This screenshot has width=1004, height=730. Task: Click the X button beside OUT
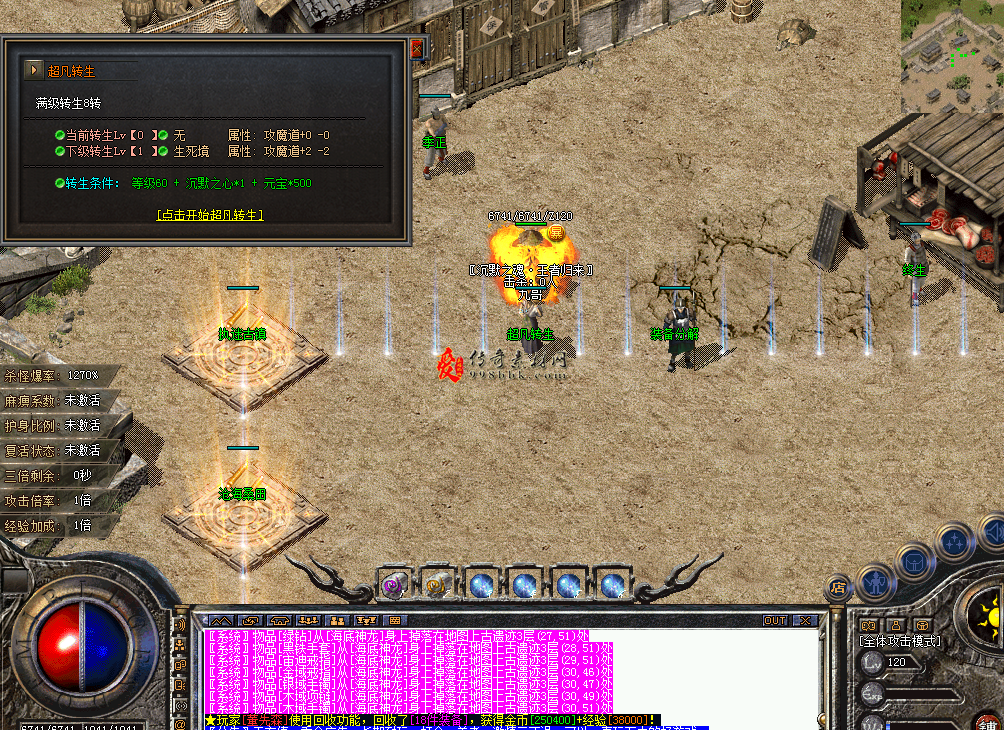coord(802,620)
